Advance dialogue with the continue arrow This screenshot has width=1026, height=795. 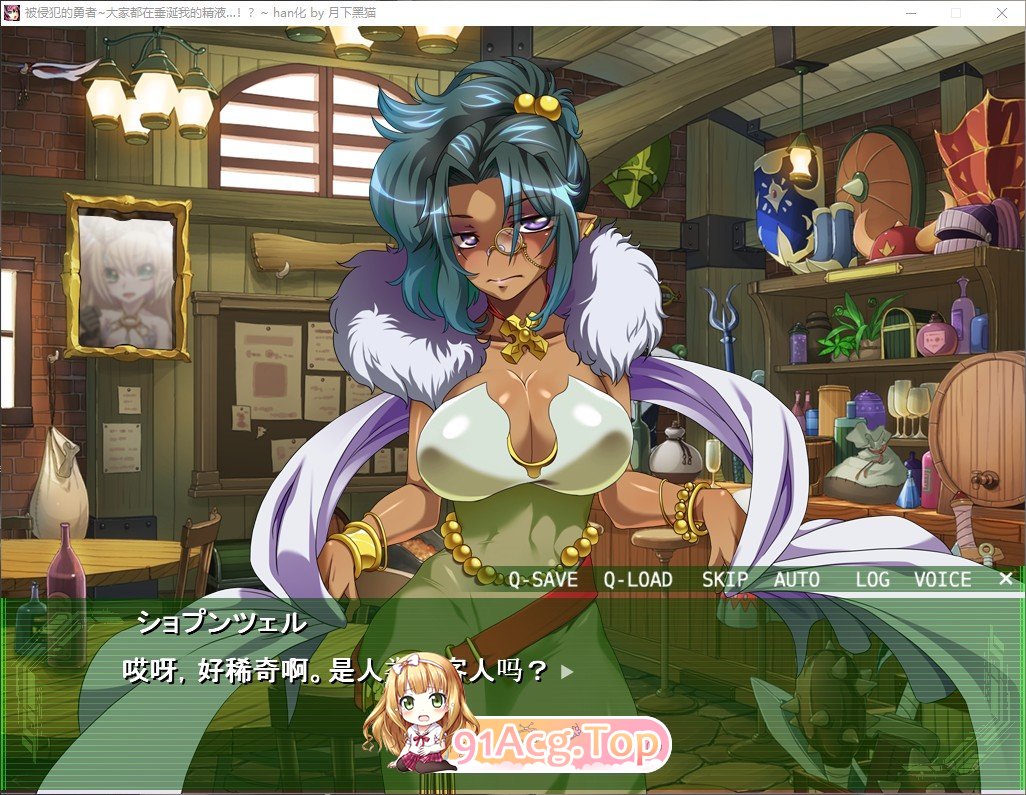tap(567, 672)
